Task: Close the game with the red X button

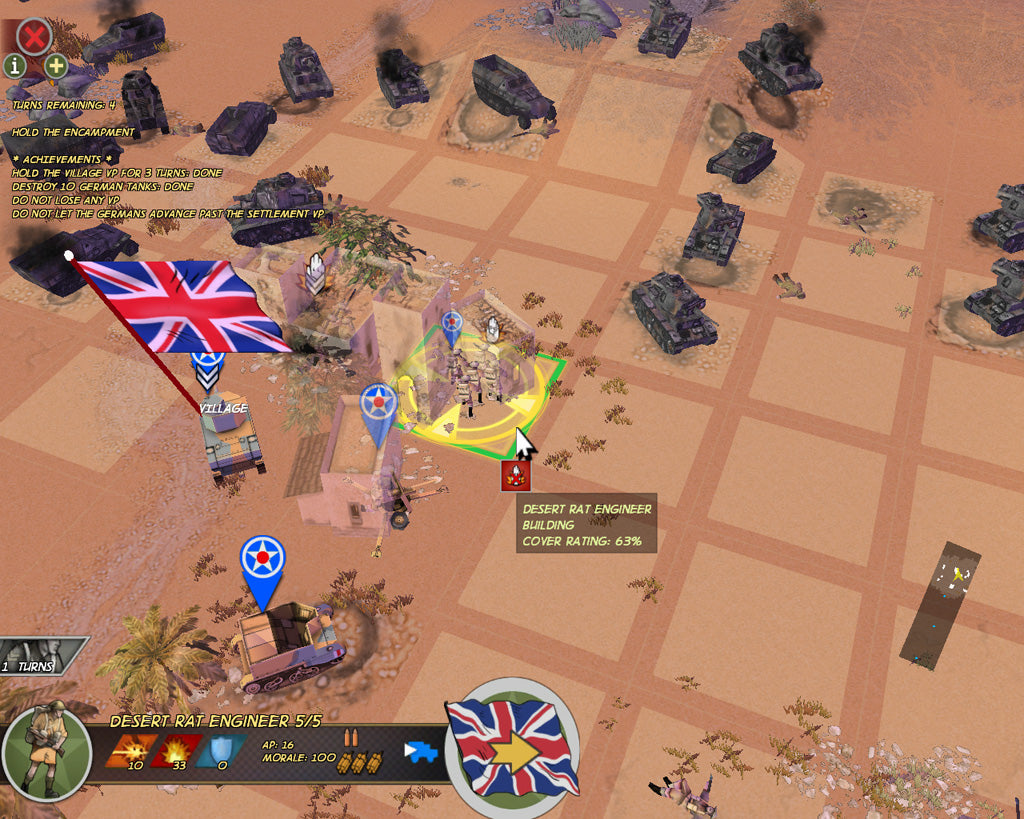Action: [35, 38]
